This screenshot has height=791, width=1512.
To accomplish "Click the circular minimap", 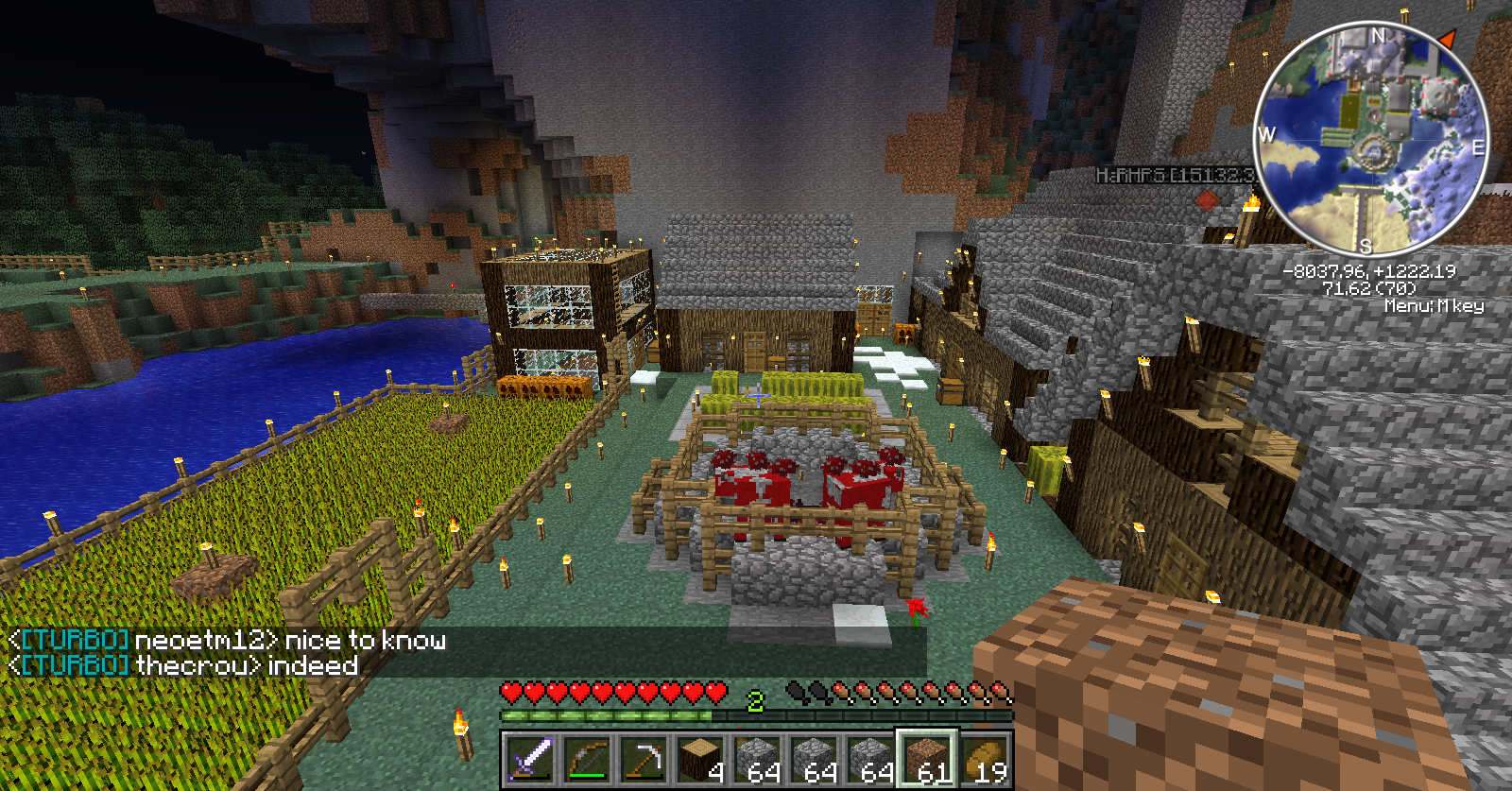I will point(1371,138).
